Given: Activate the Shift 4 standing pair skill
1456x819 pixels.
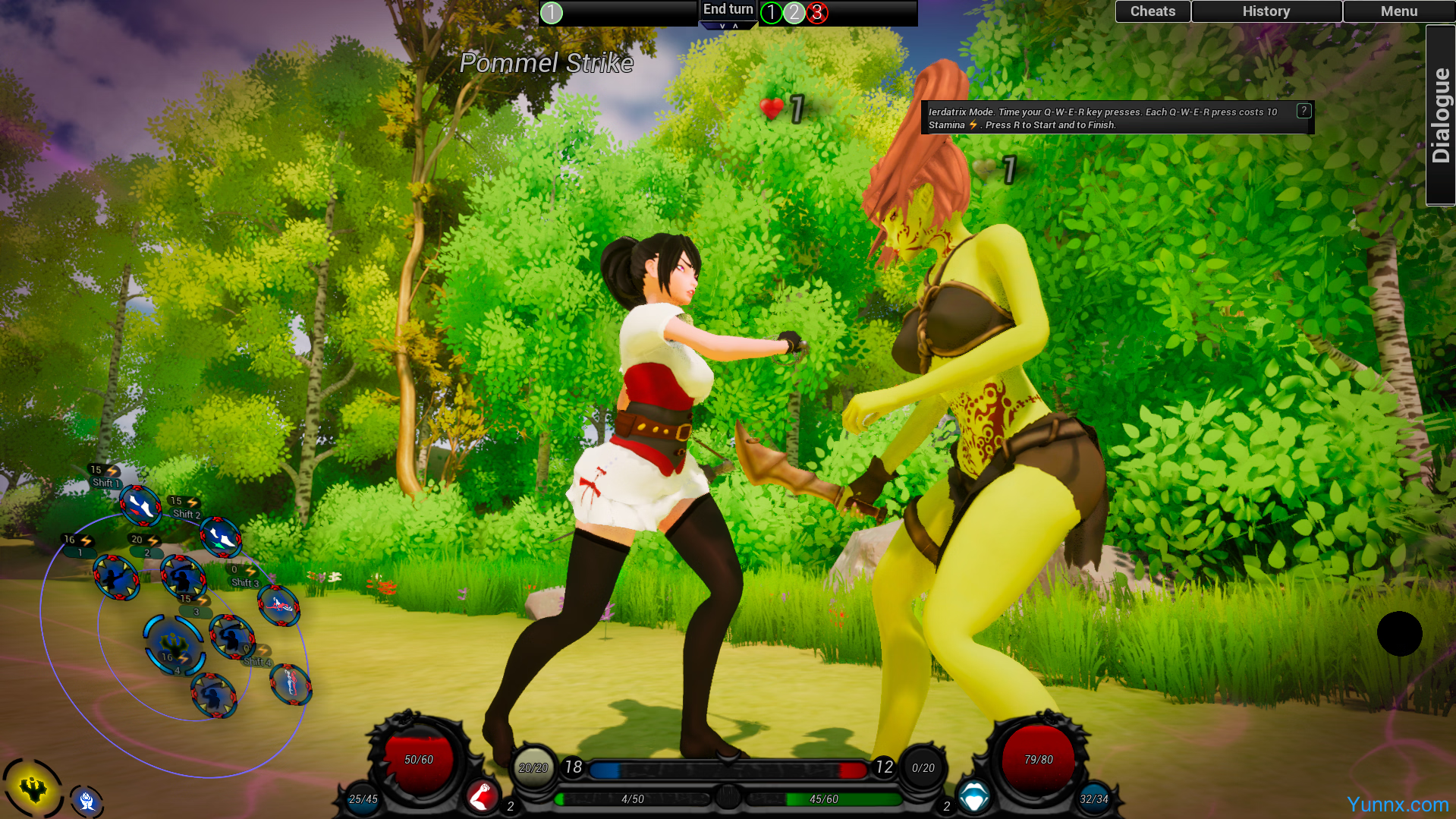Looking at the screenshot, I should click(291, 684).
